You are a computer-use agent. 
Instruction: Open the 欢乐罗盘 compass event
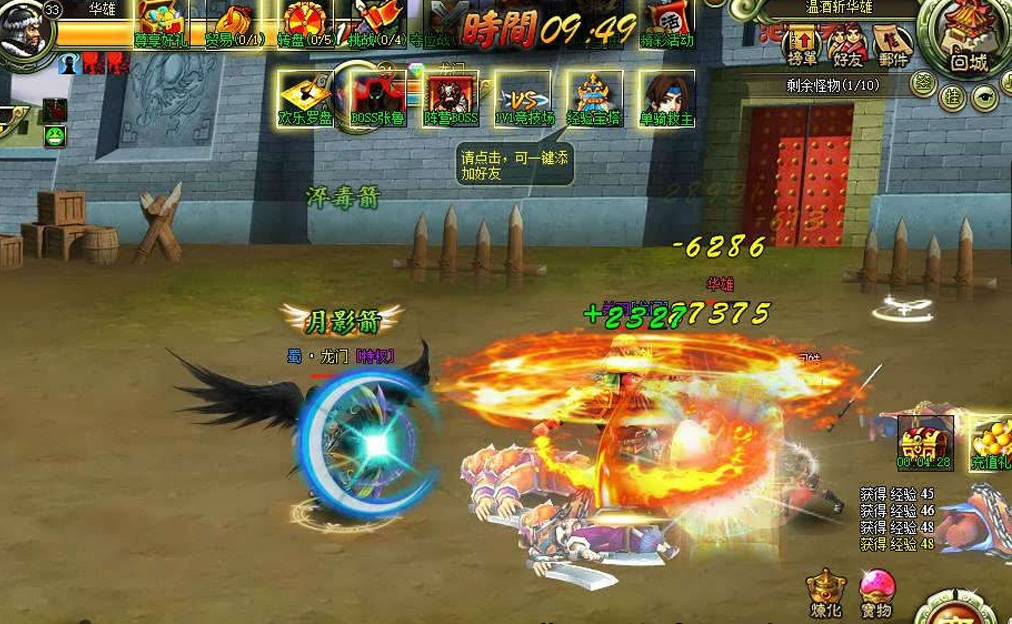tap(306, 94)
